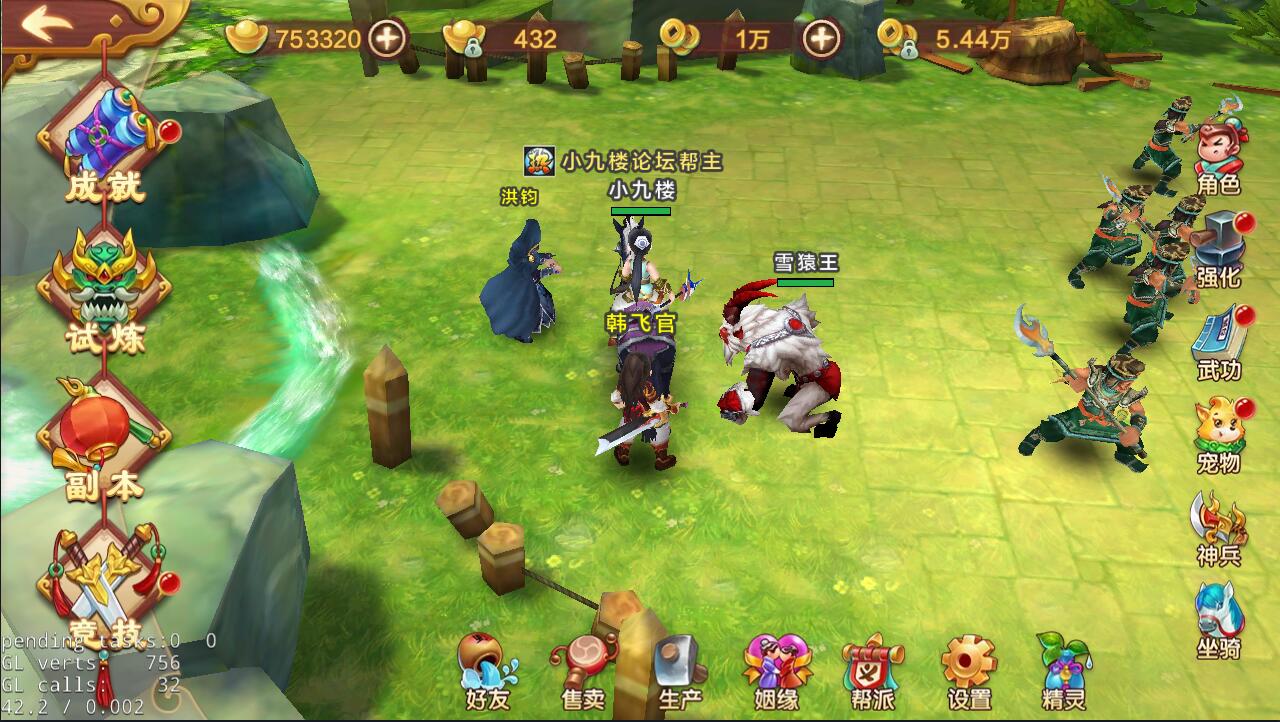
Task: Open the 成就 achievements menu
Action: coord(104,145)
